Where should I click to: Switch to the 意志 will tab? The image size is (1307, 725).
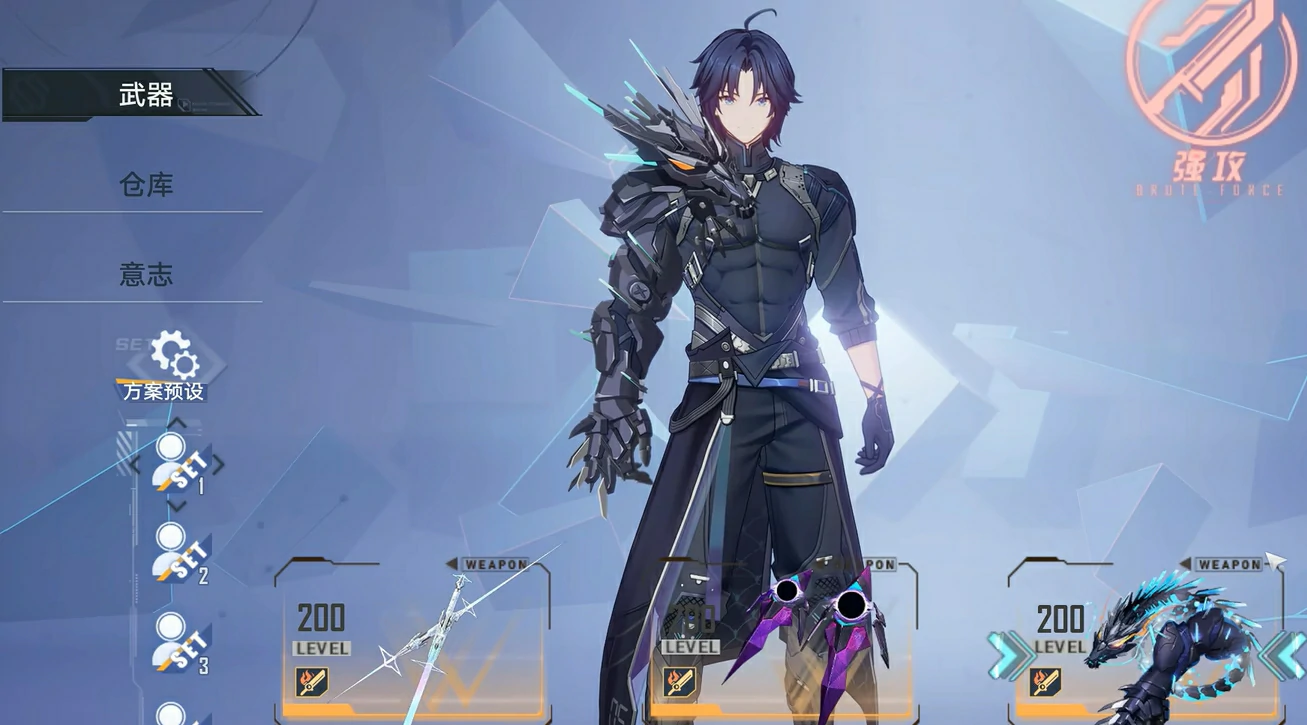145,274
